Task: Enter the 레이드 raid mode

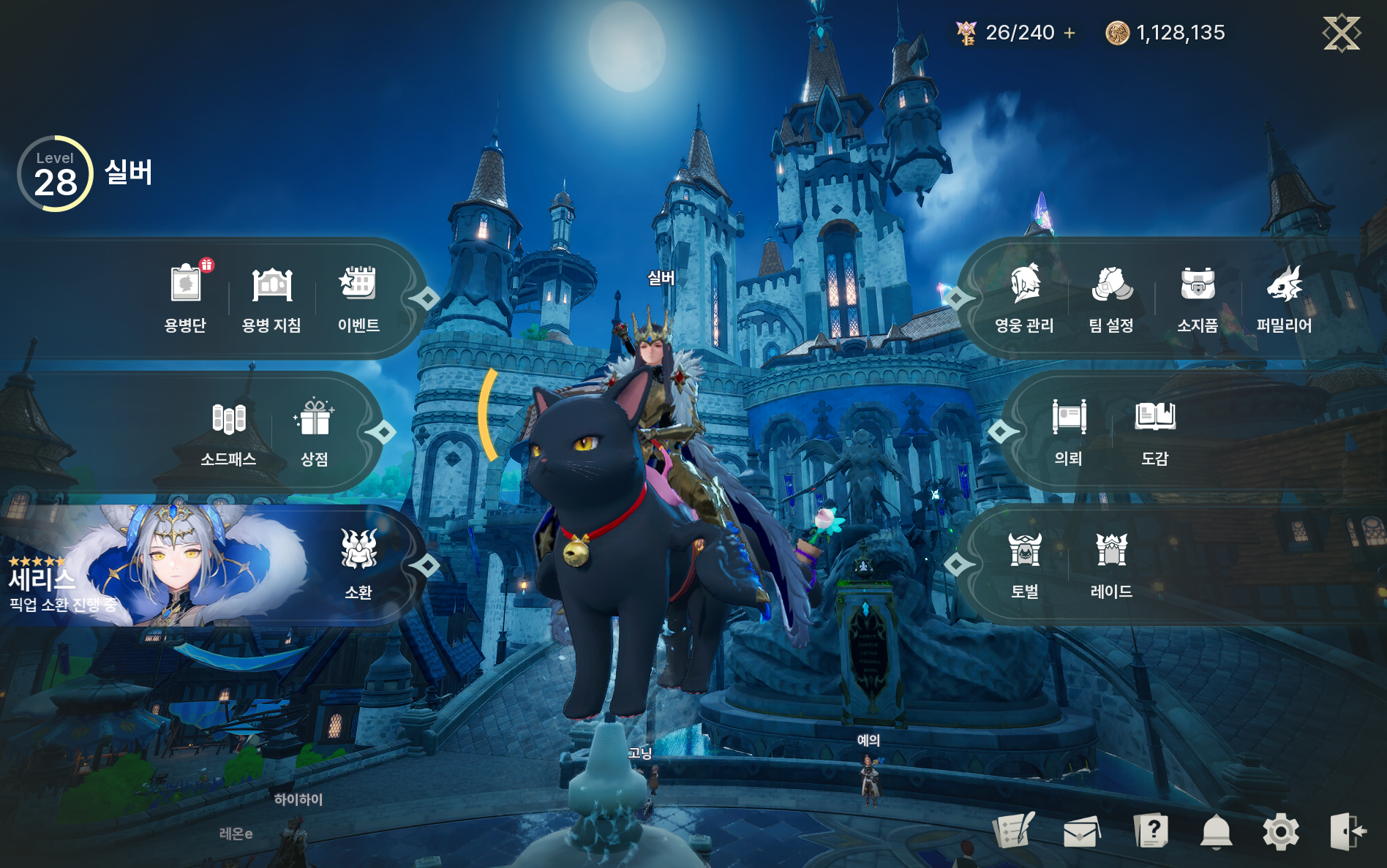Action: tap(1111, 563)
